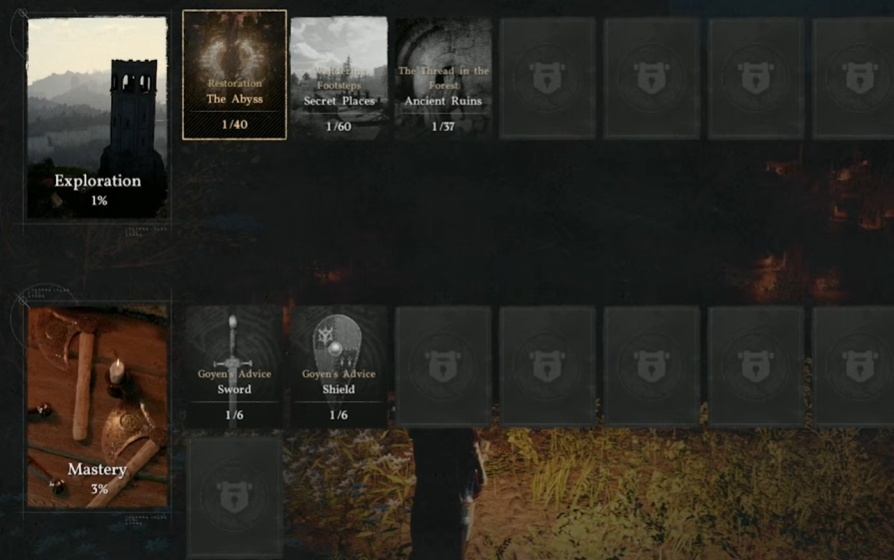The width and height of the screenshot is (894, 560).
Task: Open the Exploration category card
Action: tap(97, 117)
